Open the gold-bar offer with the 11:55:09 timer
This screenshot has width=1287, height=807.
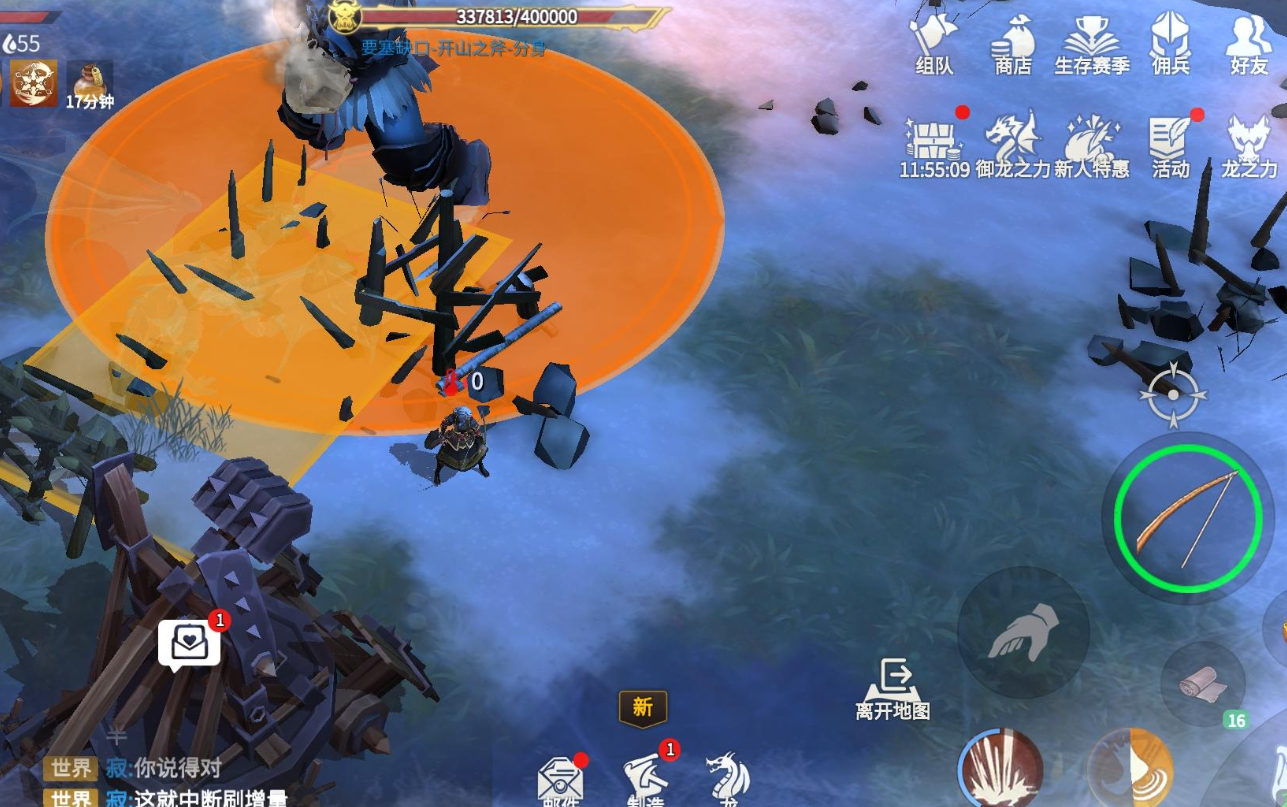pos(934,145)
